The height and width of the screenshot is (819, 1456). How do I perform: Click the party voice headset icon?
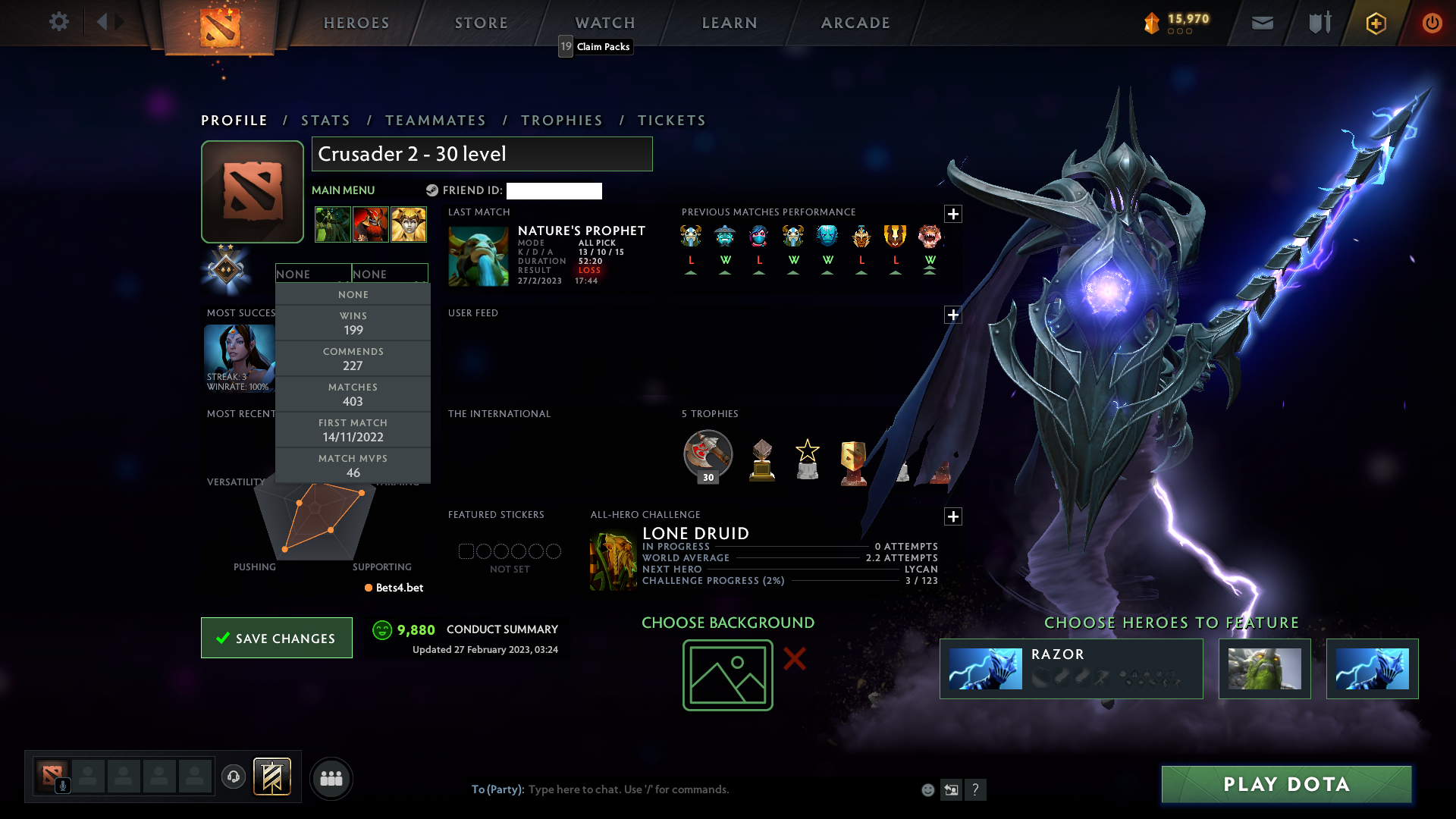233,778
